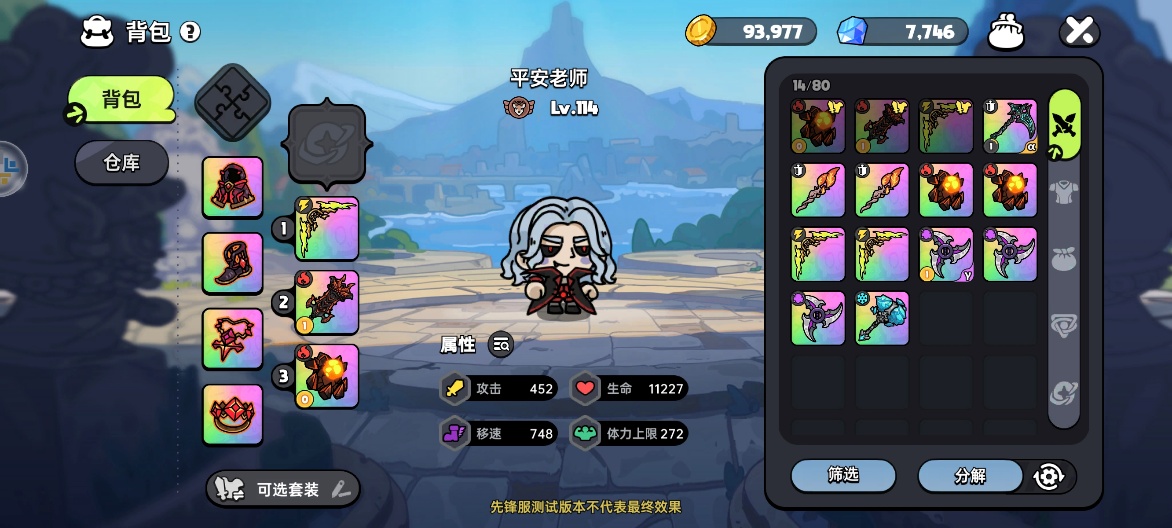Open the backpack help question mark
This screenshot has width=1172, height=528.
pos(190,32)
